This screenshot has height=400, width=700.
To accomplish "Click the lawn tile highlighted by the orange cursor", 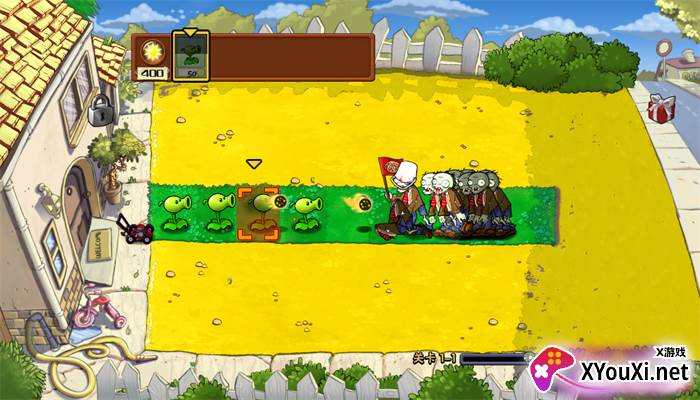I will tap(258, 213).
